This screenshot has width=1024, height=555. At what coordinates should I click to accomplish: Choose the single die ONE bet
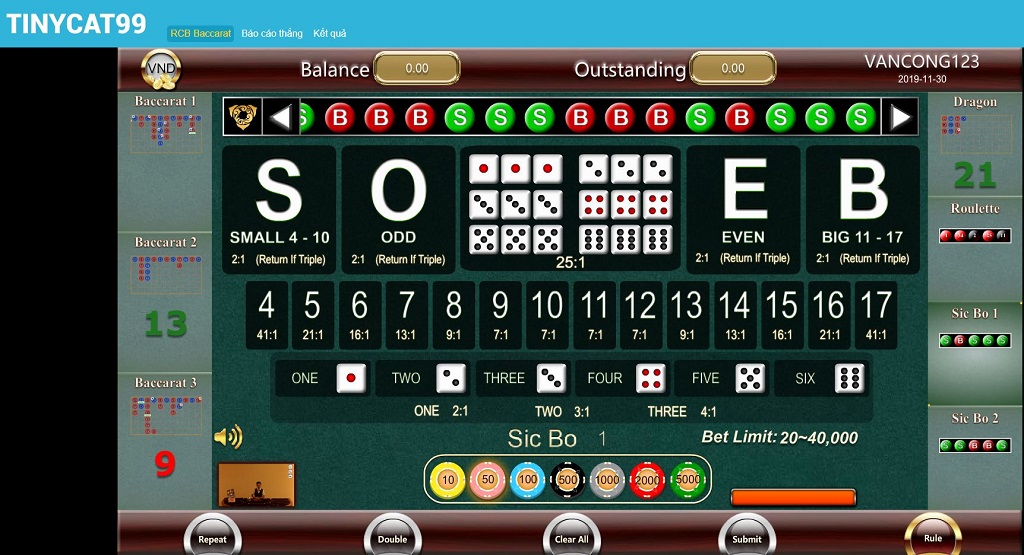323,379
